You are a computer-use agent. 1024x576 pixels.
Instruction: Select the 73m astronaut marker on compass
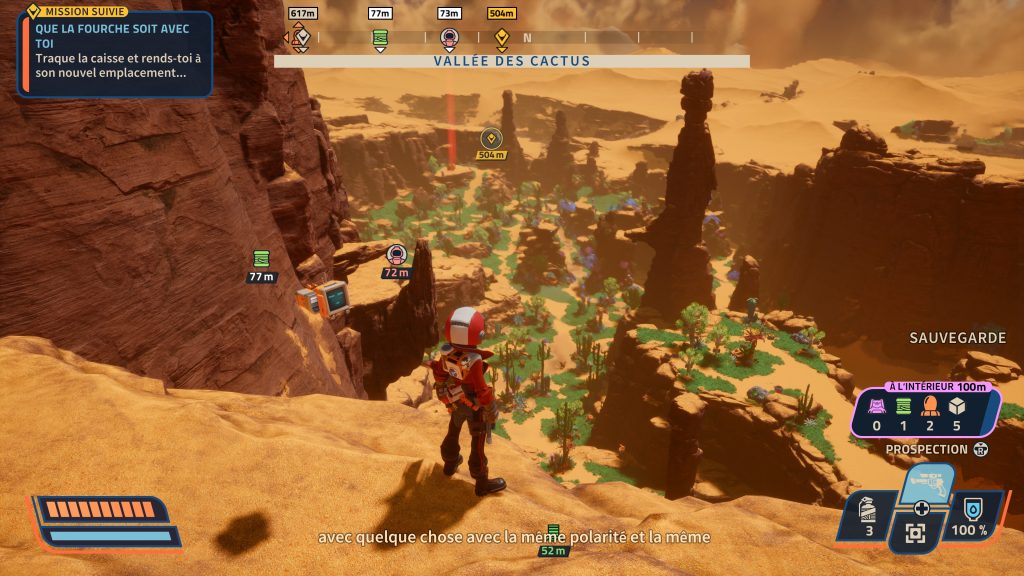pos(449,38)
